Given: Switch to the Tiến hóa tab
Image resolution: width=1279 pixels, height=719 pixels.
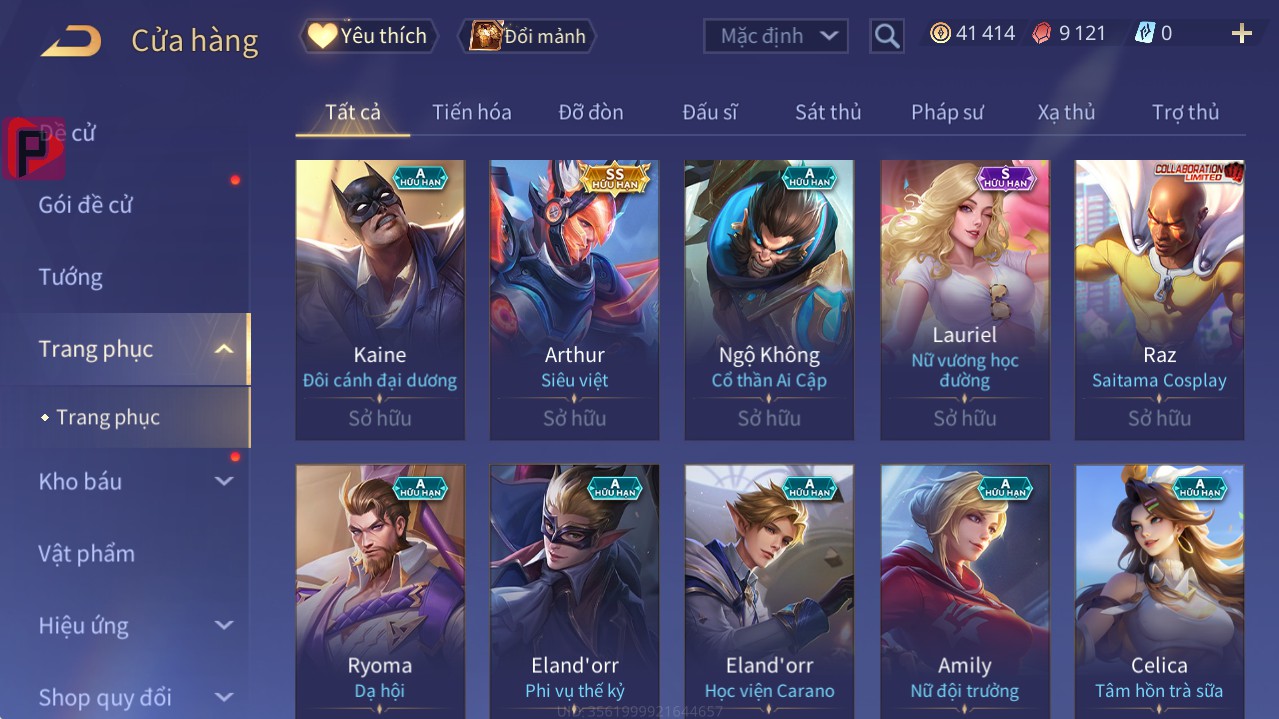Looking at the screenshot, I should (x=471, y=112).
